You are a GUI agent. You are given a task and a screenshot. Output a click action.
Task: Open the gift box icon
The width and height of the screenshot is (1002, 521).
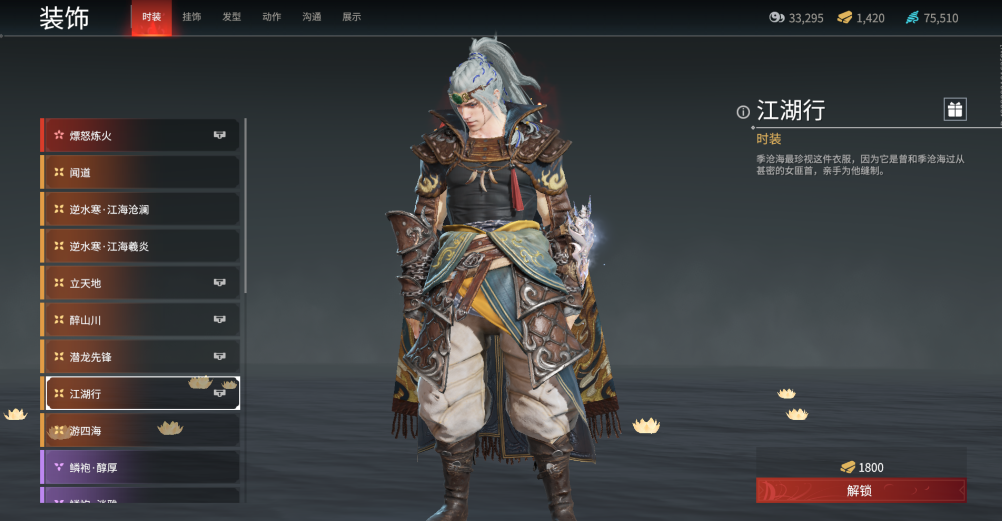(x=955, y=109)
